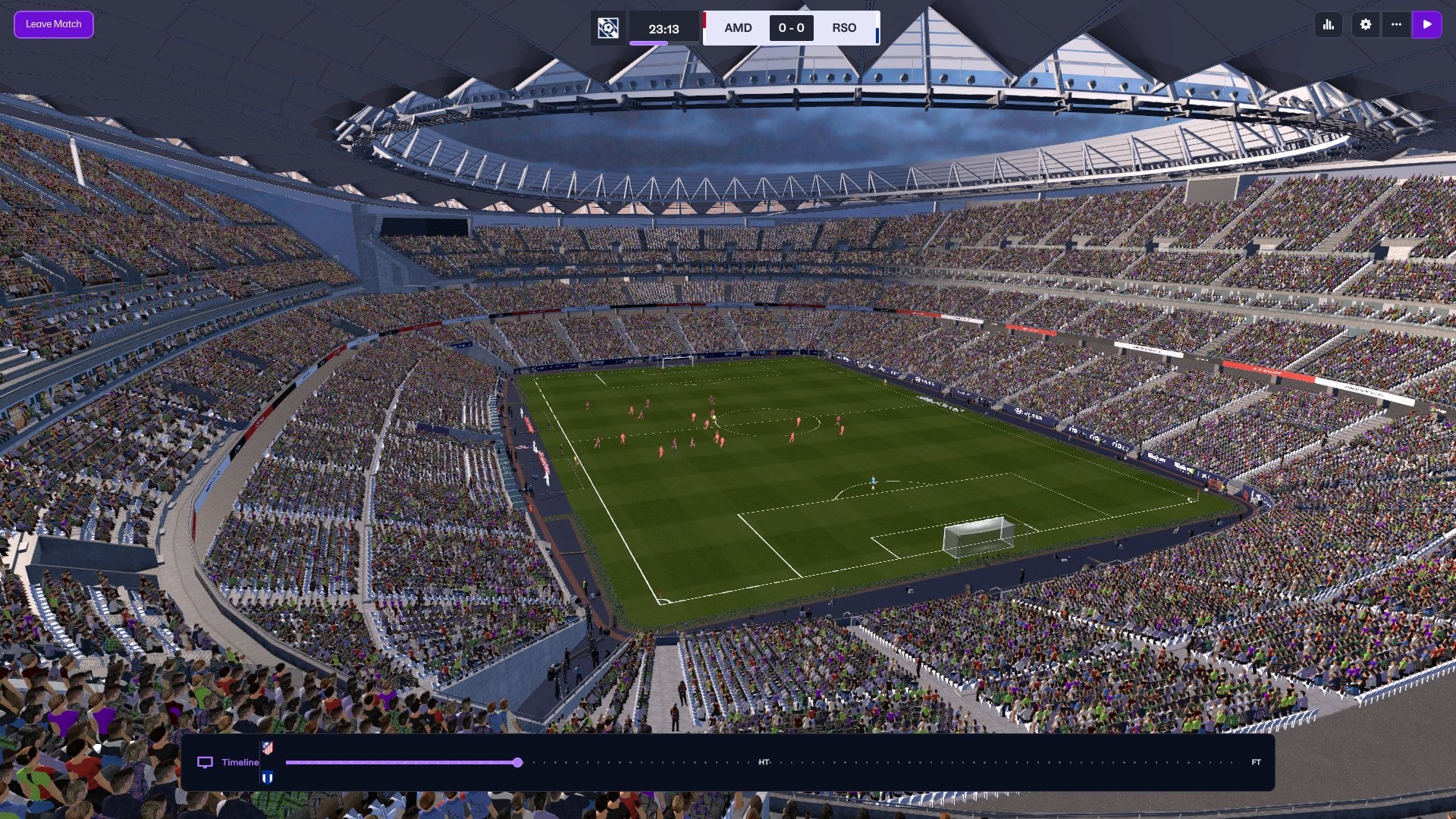Select the AMD team name on the scoreboard
Viewport: 1456px width, 819px height.
point(737,28)
